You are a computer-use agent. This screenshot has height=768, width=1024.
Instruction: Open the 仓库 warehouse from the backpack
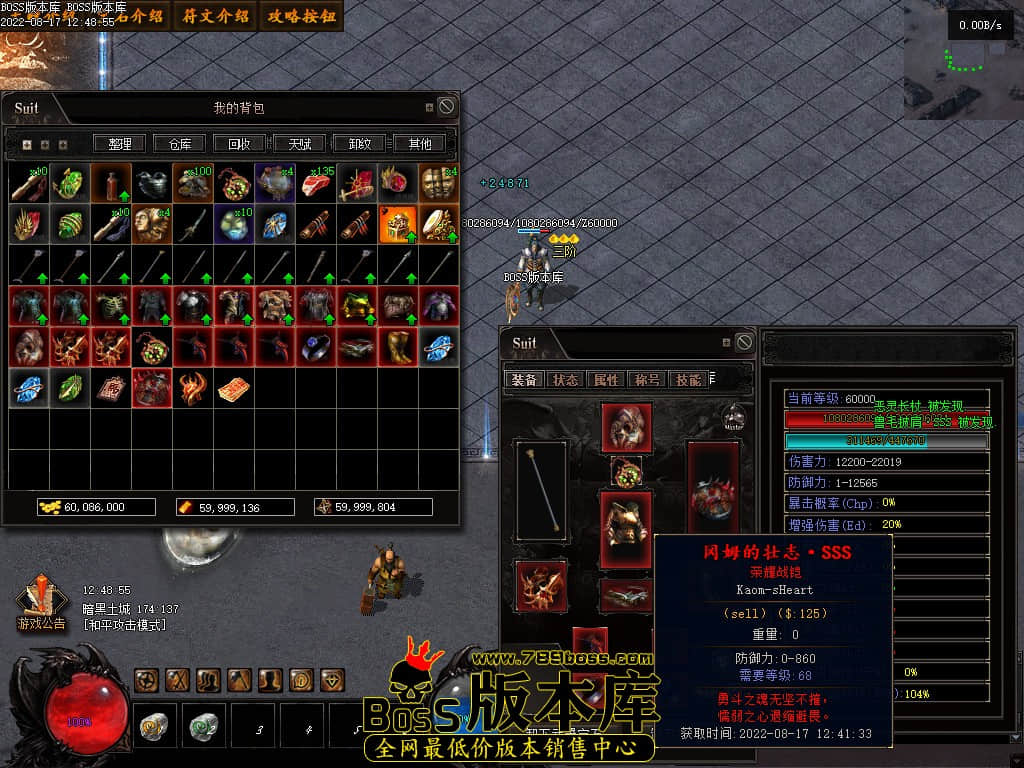tap(180, 144)
